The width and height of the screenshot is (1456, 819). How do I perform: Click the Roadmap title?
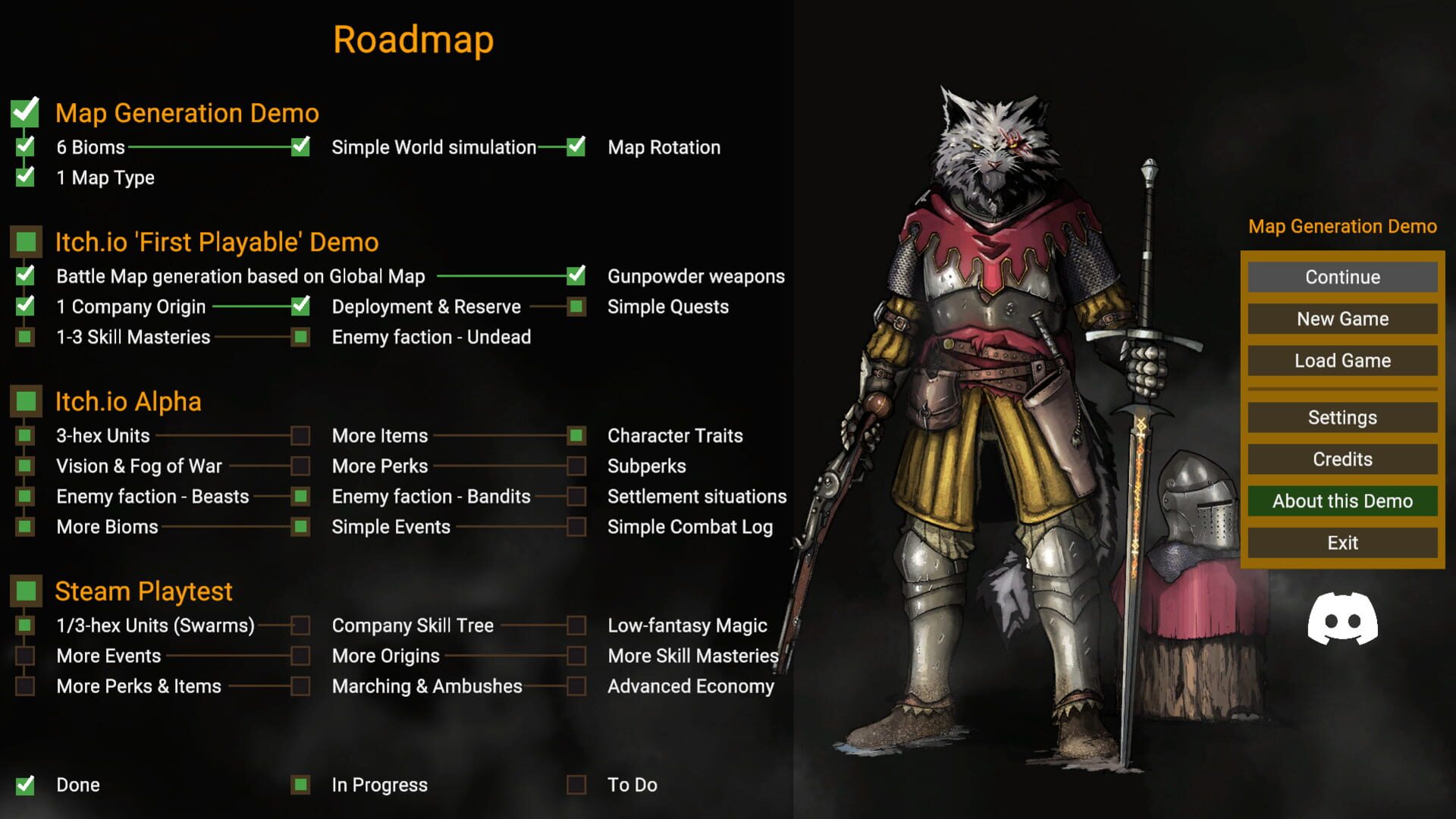tap(413, 39)
